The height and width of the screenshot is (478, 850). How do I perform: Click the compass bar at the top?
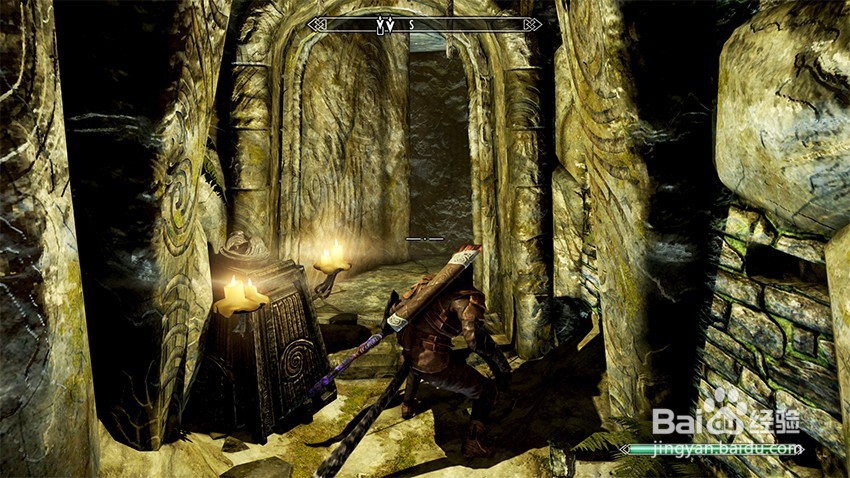click(x=424, y=24)
